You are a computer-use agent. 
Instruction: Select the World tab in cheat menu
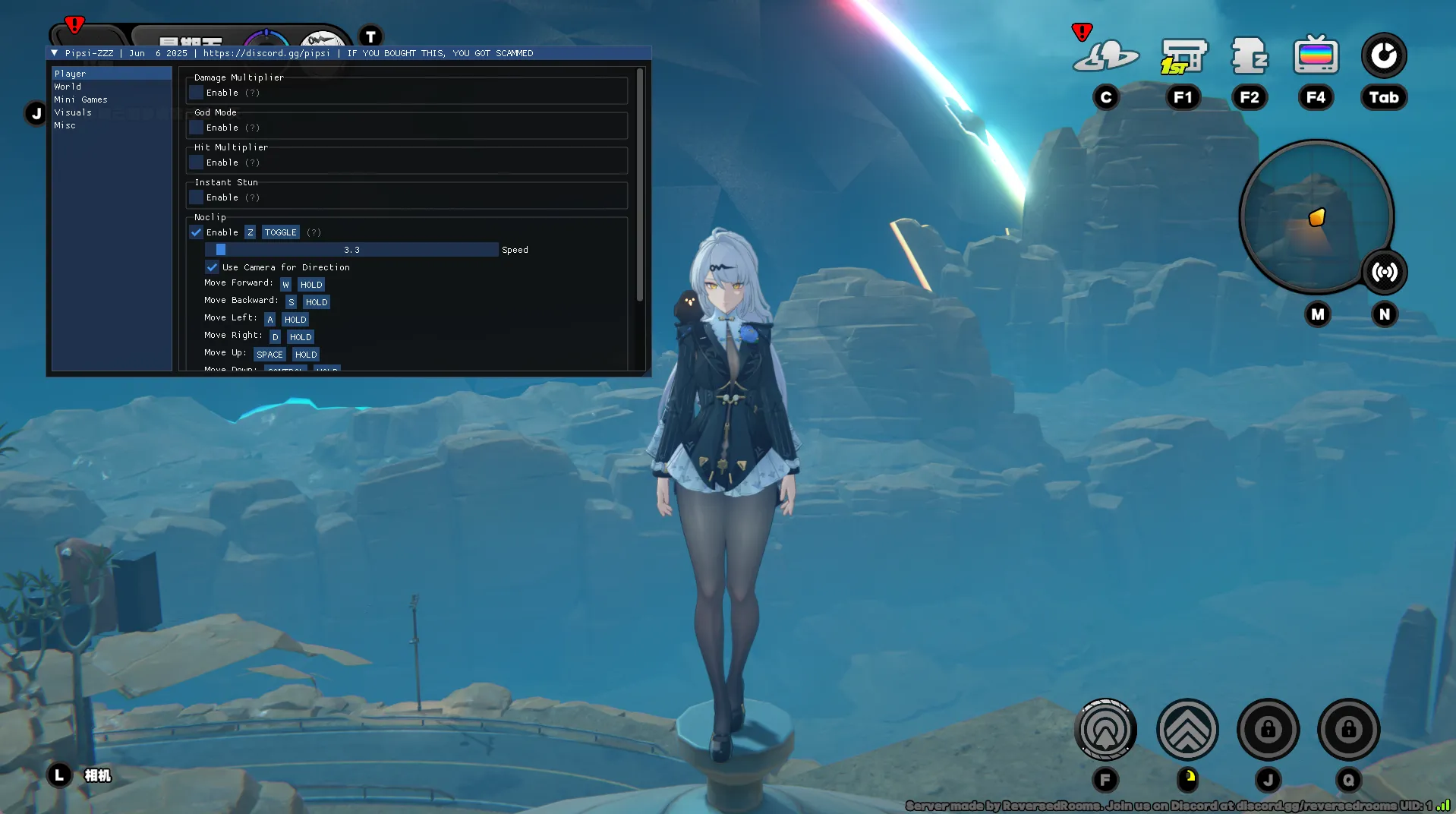(x=68, y=87)
